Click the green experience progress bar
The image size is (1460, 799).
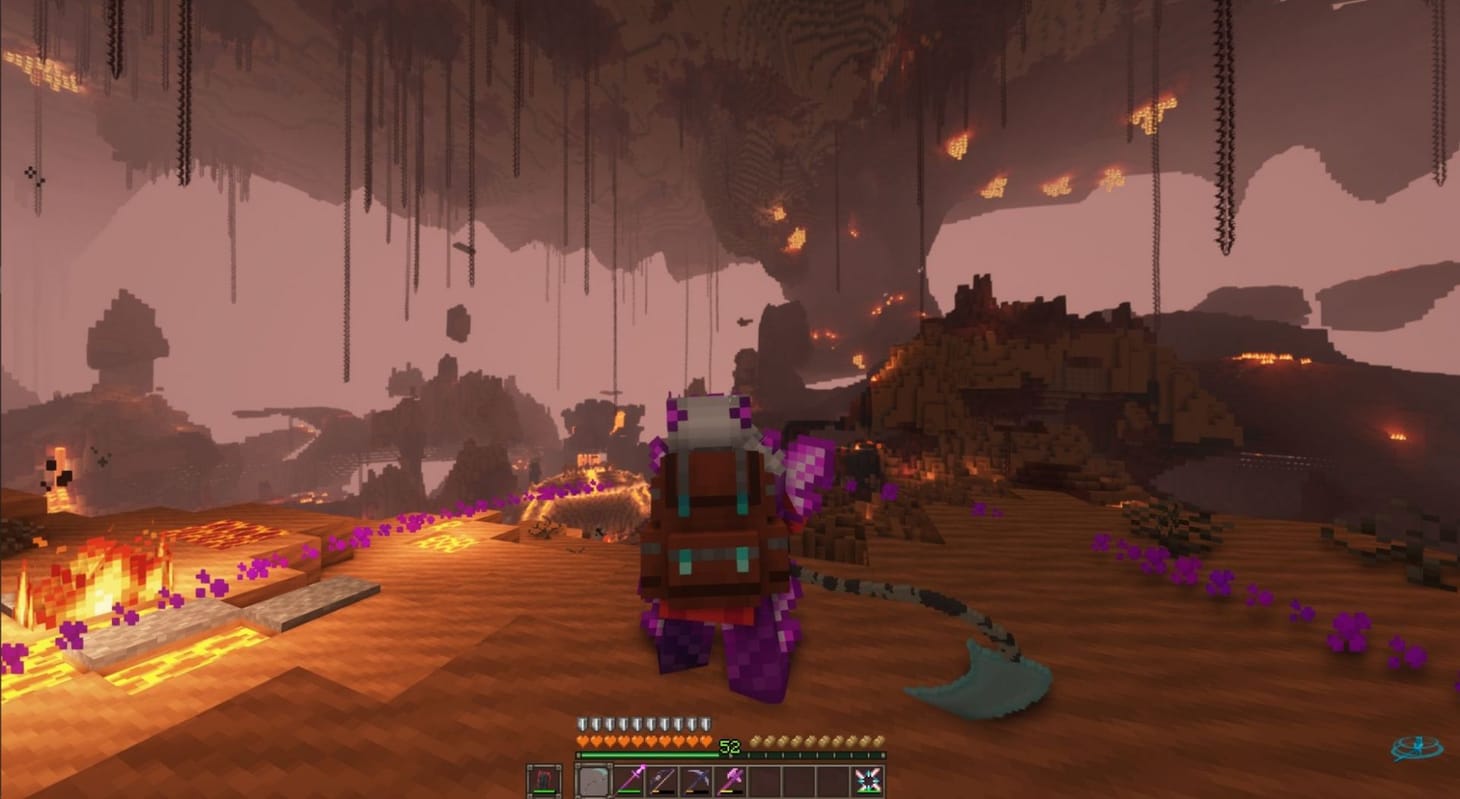[x=649, y=755]
